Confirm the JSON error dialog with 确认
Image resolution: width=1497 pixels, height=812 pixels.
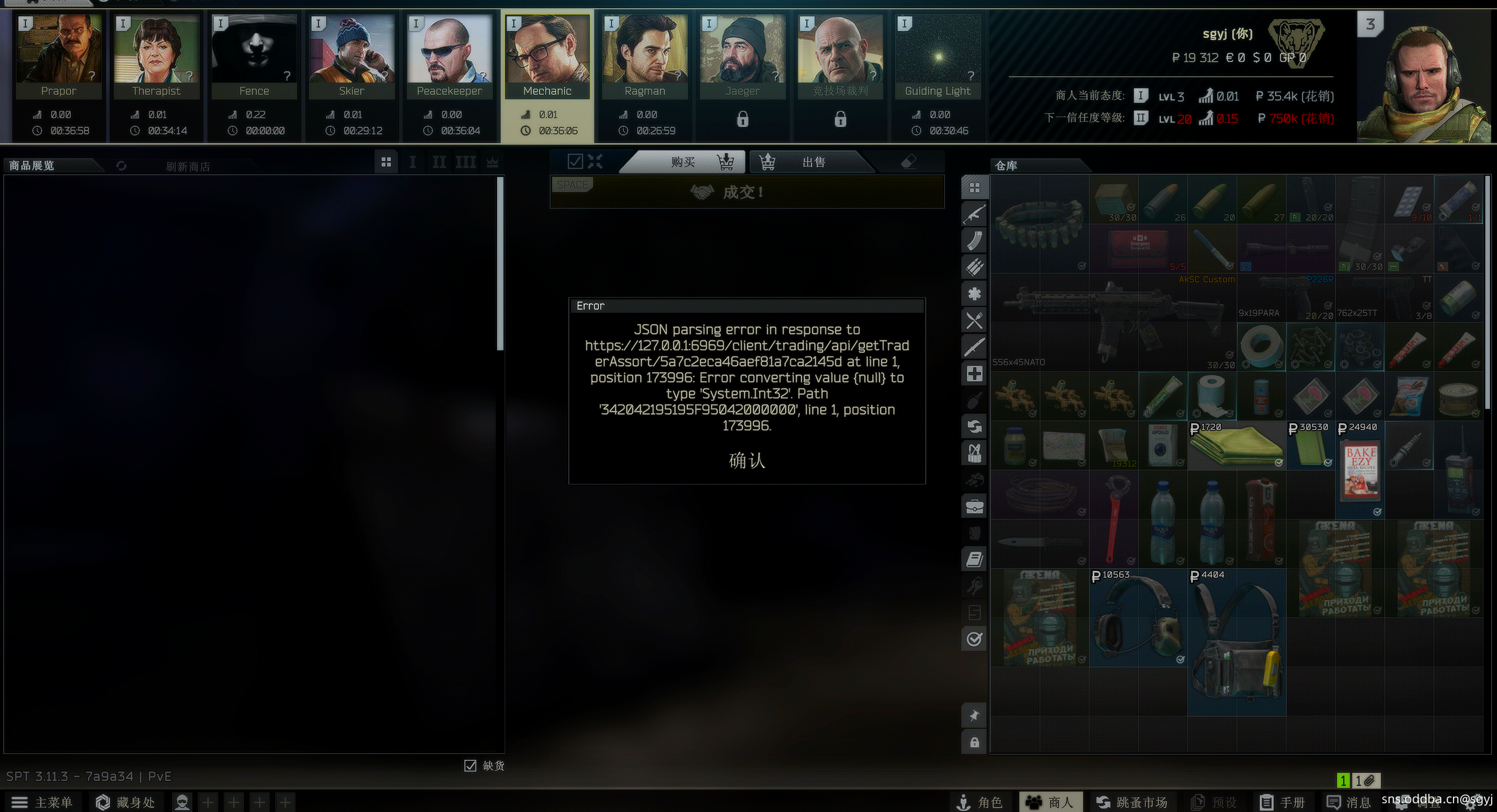(747, 460)
